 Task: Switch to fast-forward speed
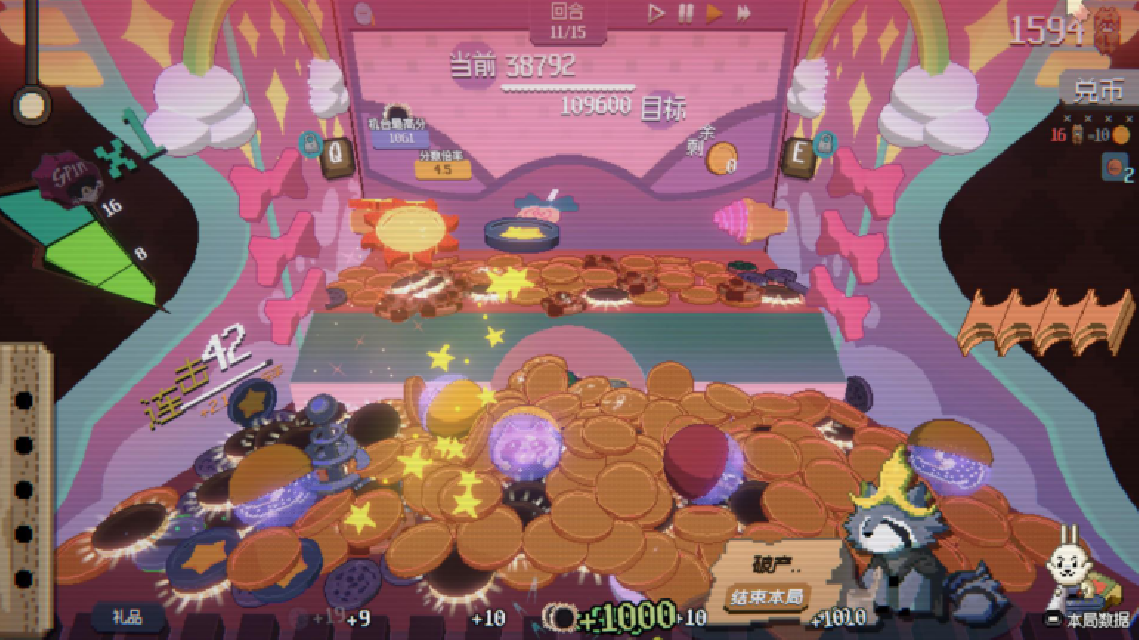click(744, 13)
